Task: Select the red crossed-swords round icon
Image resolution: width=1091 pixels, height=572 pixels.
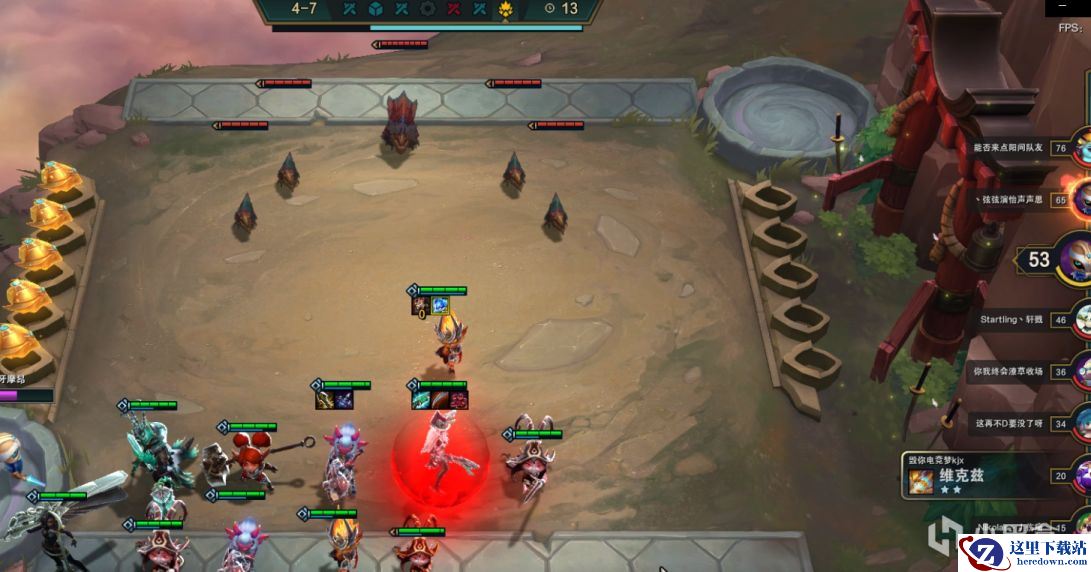Action: [x=454, y=9]
